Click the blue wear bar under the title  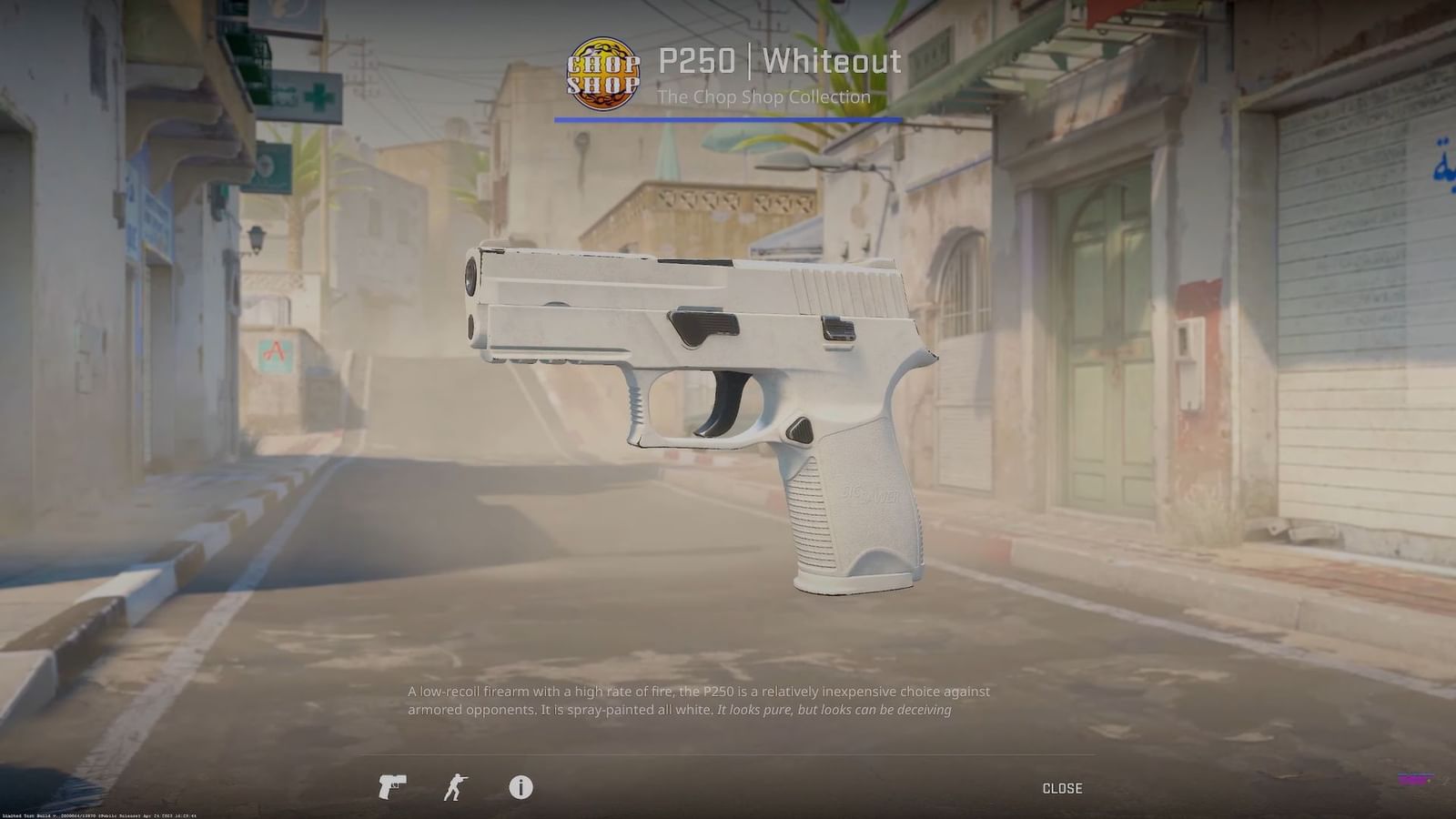[x=728, y=118]
